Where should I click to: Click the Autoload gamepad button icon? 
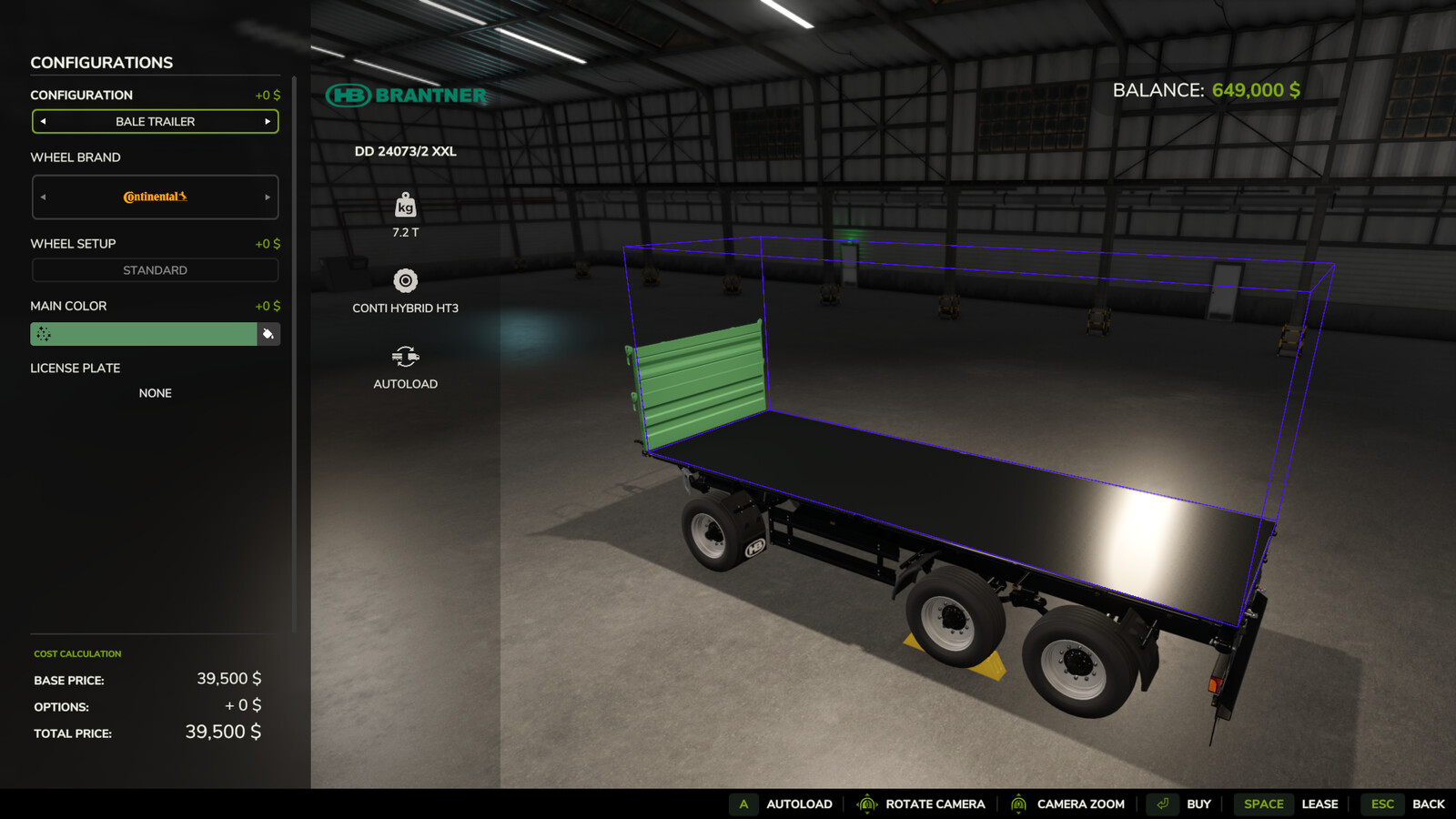tap(743, 804)
